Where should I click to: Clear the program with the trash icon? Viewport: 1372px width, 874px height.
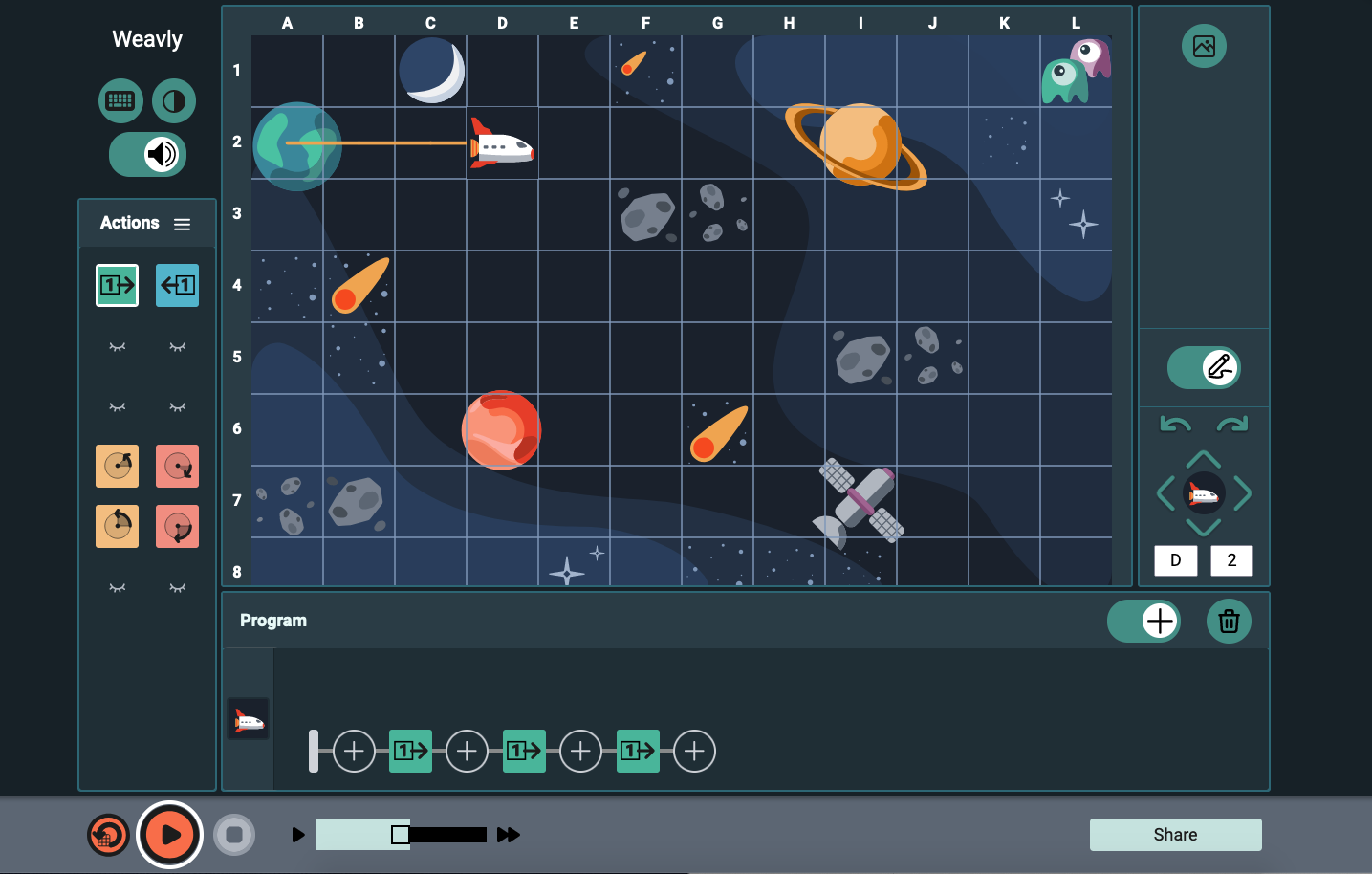(x=1229, y=621)
